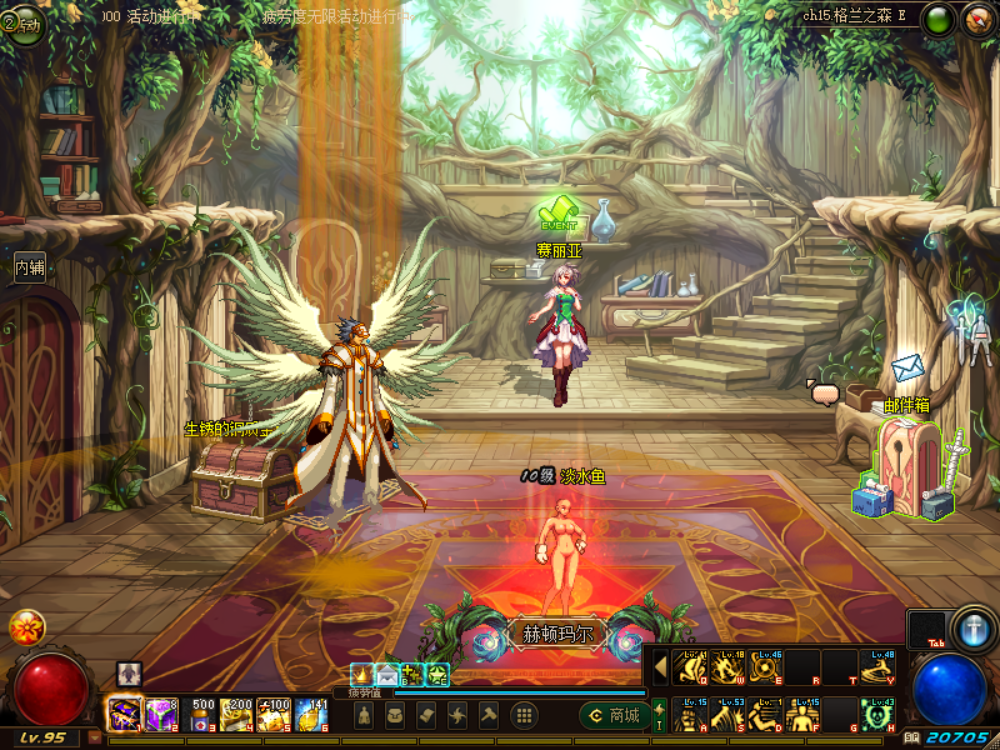Activate the Lv.53 skill on key S

pyautogui.click(x=727, y=715)
